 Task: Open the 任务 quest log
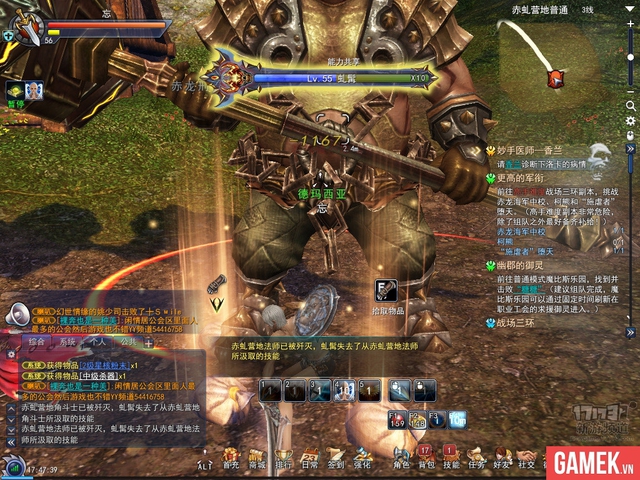476,457
